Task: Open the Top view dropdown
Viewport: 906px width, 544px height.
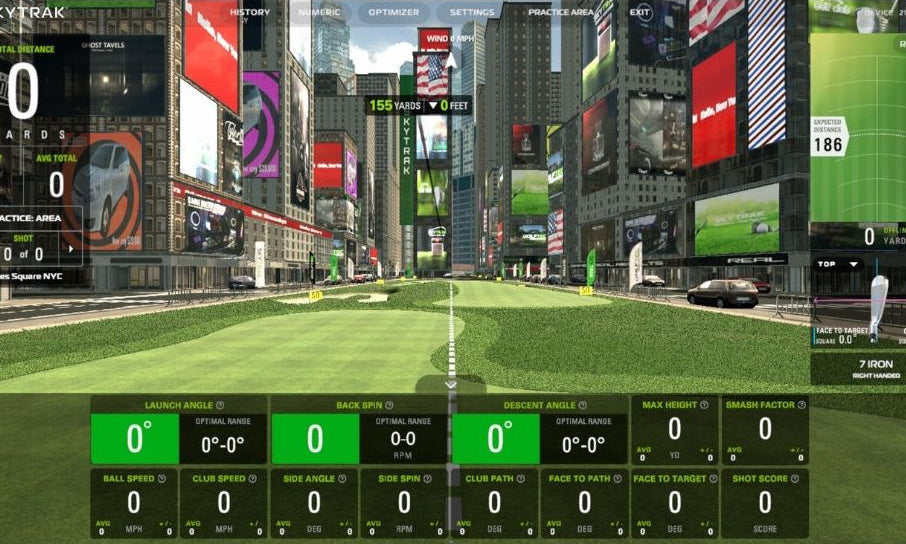Action: (839, 264)
